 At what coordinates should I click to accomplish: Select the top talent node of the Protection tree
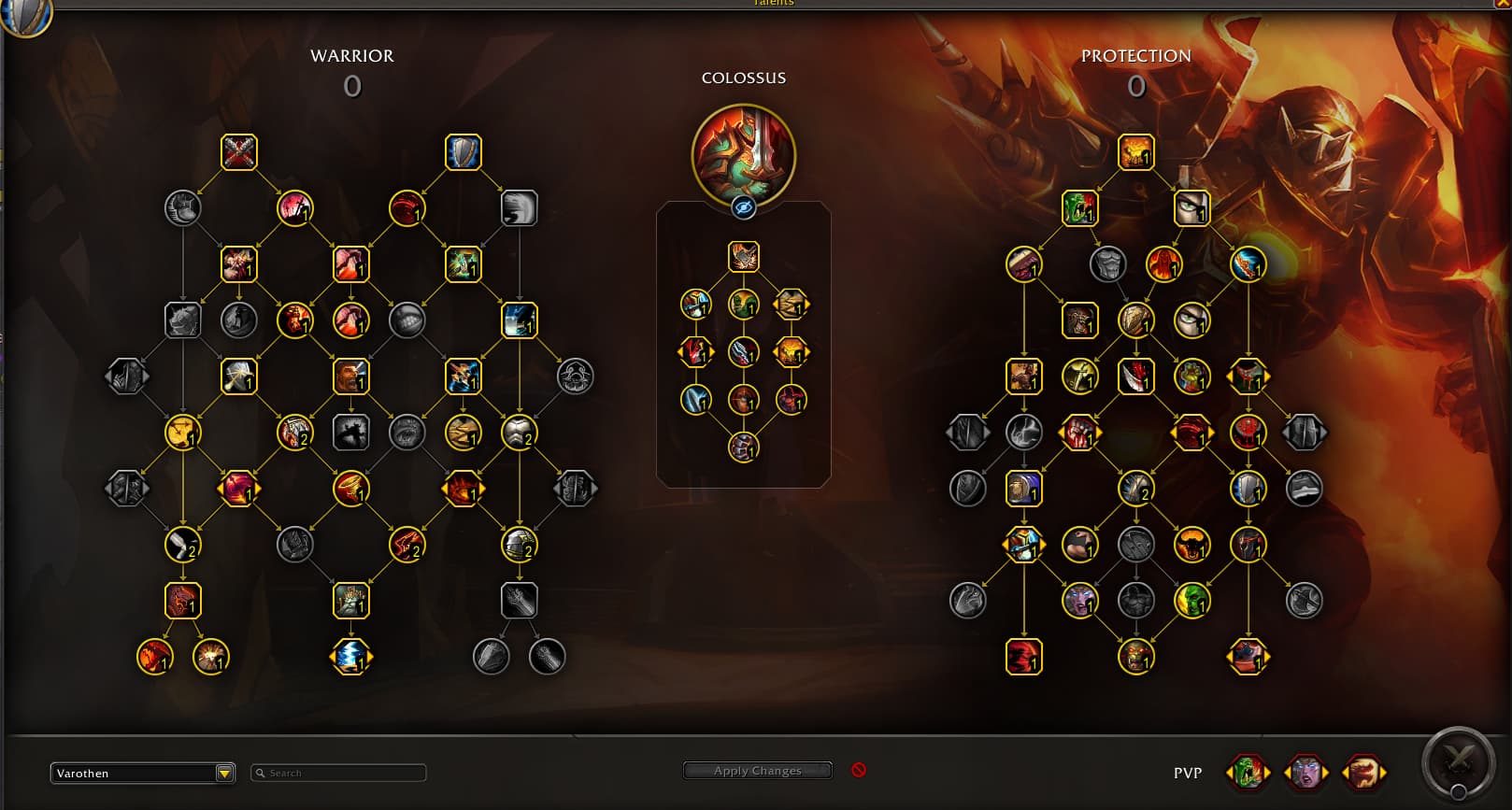(x=1136, y=152)
